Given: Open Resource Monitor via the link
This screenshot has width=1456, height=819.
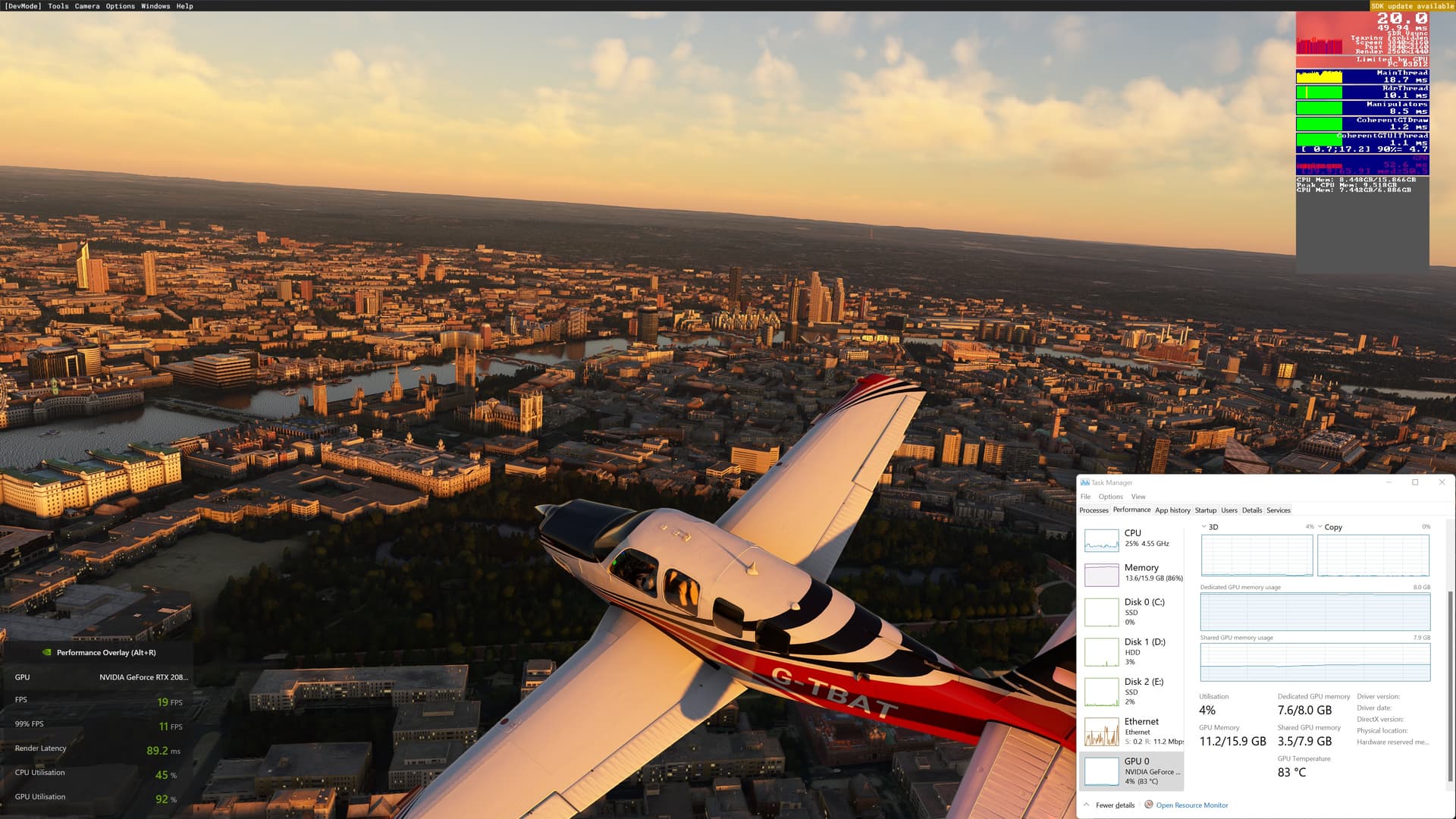Looking at the screenshot, I should pyautogui.click(x=1191, y=805).
